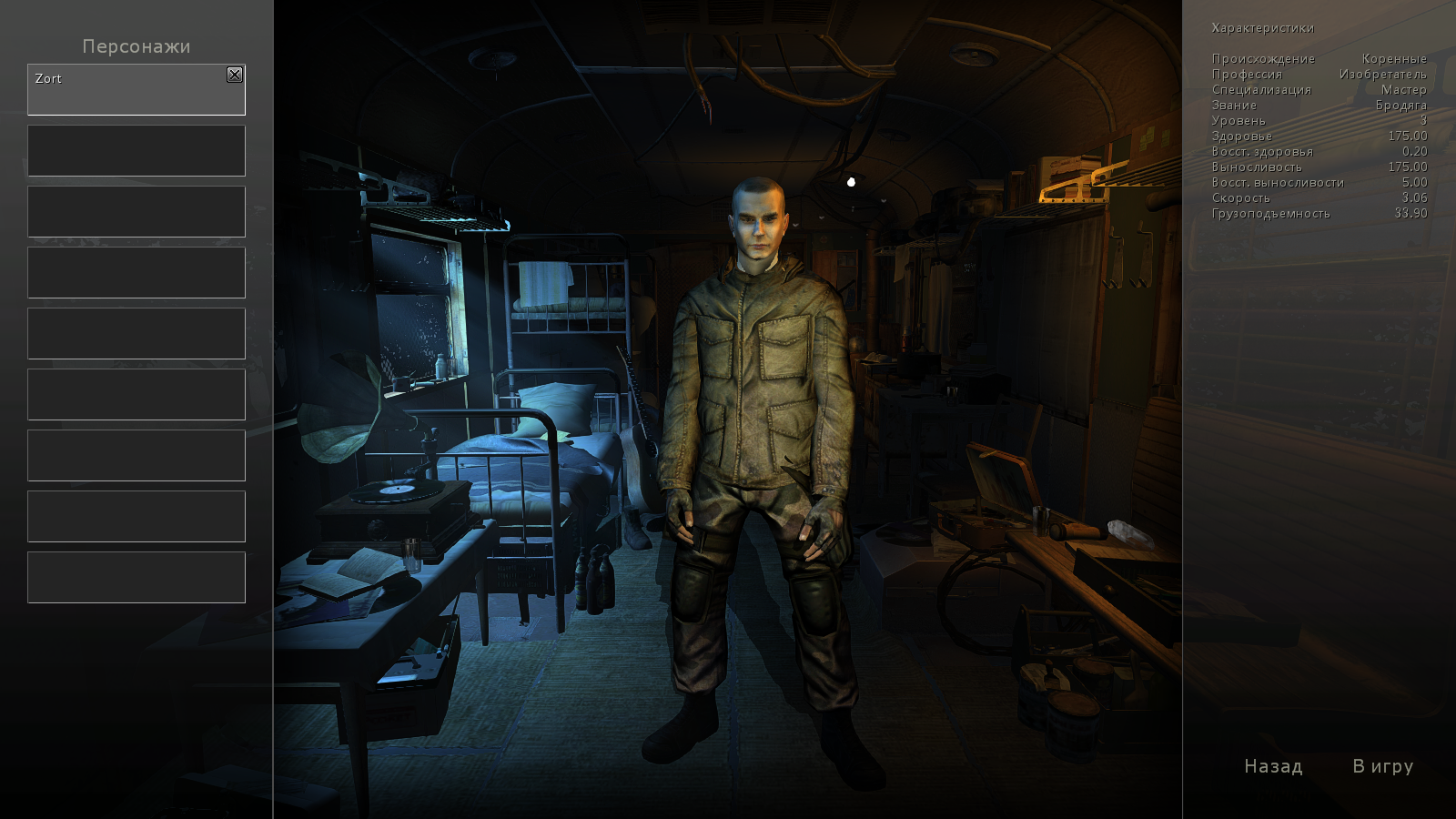Enter the game via В игру
The height and width of the screenshot is (819, 1456).
[x=1382, y=766]
